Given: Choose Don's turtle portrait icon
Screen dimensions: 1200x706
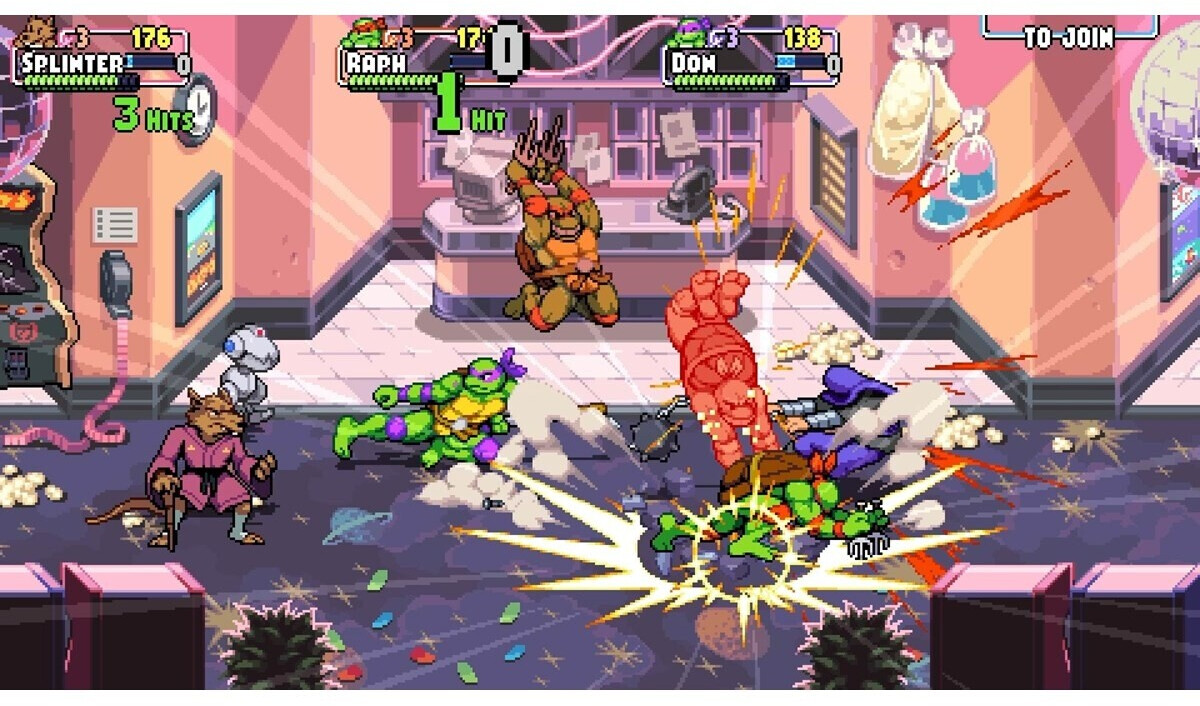Looking at the screenshot, I should [x=688, y=35].
